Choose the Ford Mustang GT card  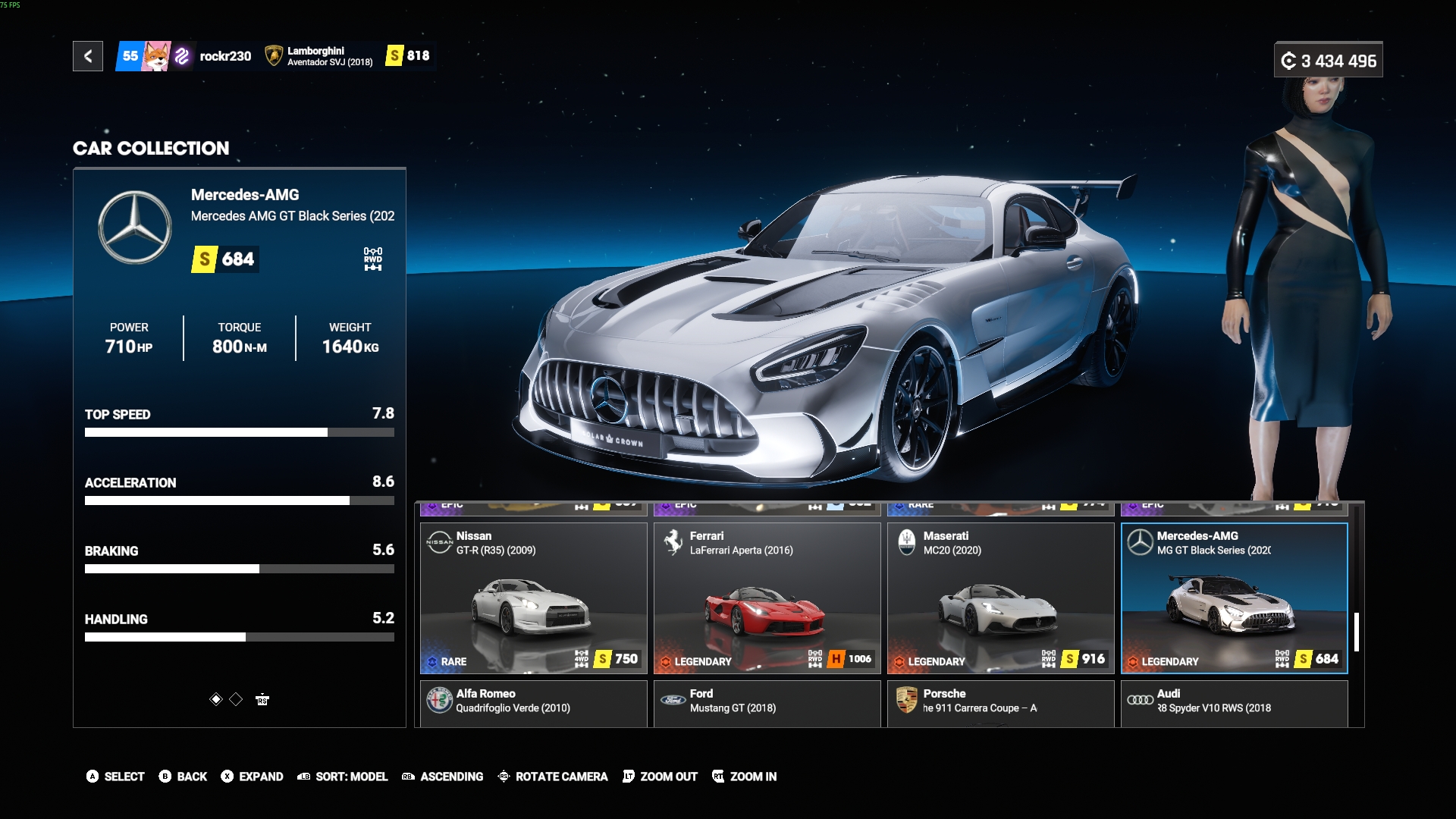(x=767, y=703)
